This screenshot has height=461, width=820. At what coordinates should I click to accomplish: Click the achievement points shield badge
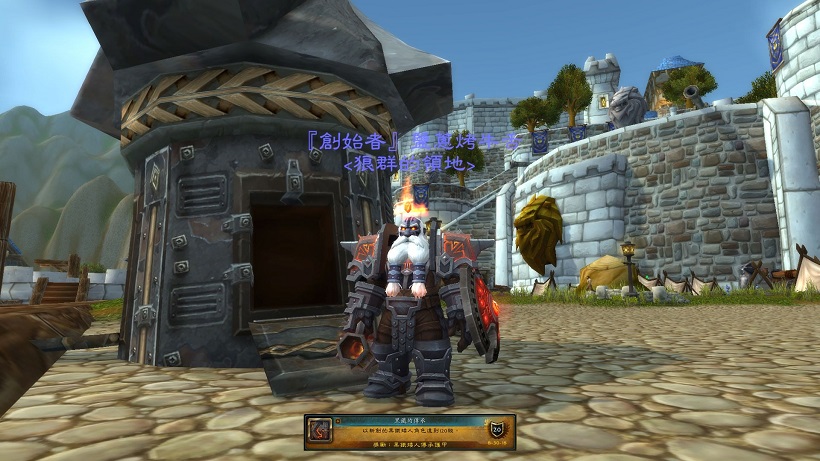(497, 430)
